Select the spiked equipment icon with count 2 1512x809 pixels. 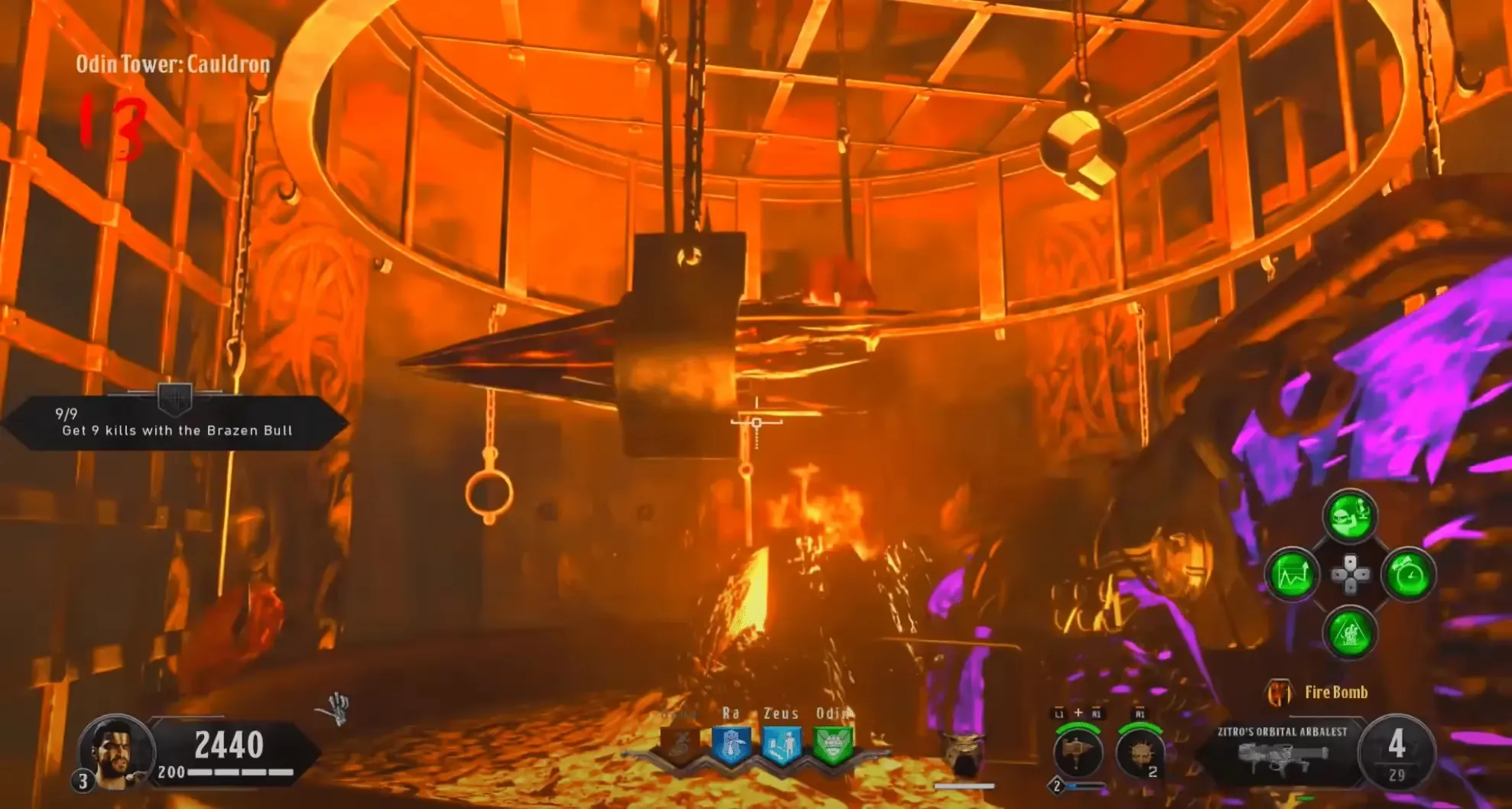(x=1140, y=753)
